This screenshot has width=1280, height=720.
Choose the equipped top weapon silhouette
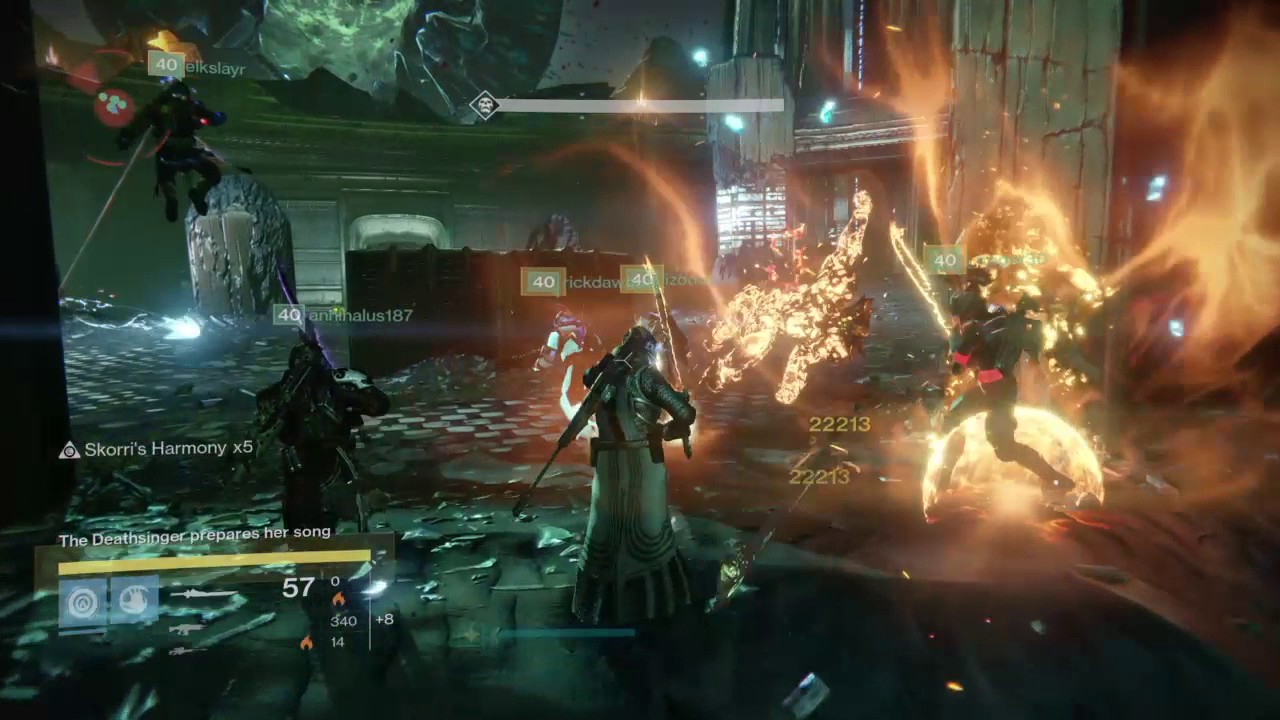[x=204, y=594]
